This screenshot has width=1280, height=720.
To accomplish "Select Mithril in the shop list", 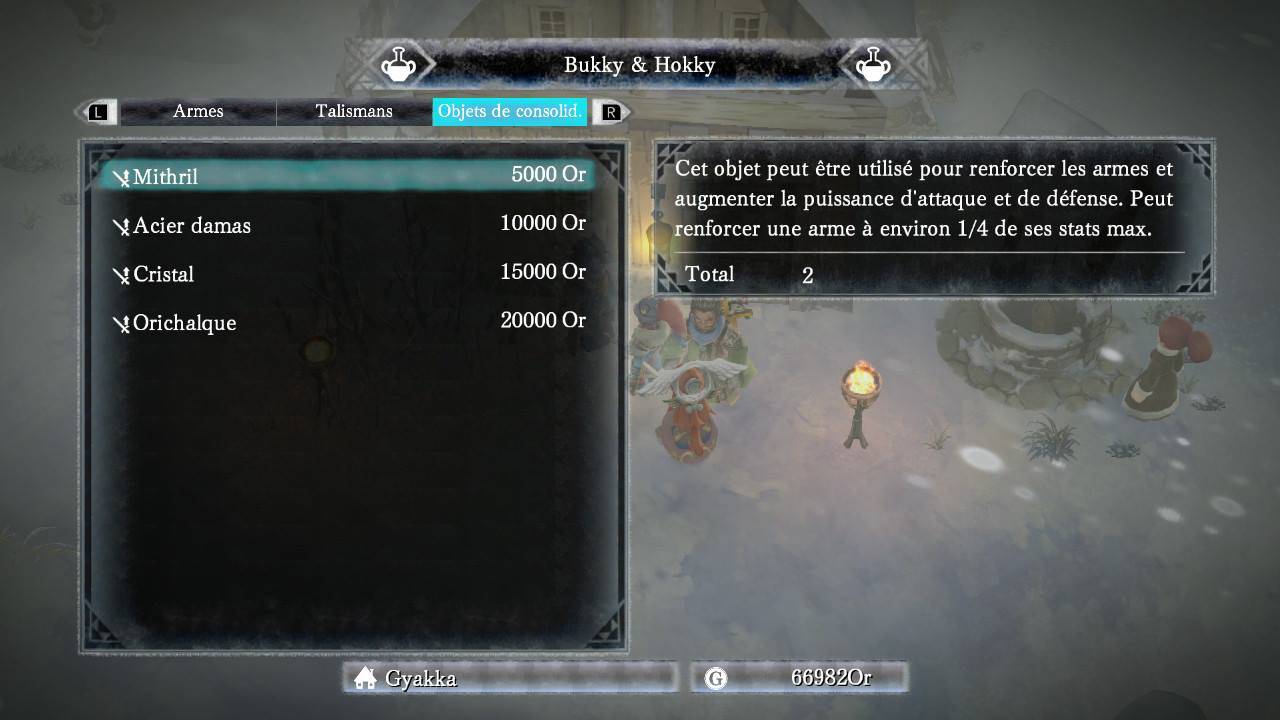I will [347, 176].
